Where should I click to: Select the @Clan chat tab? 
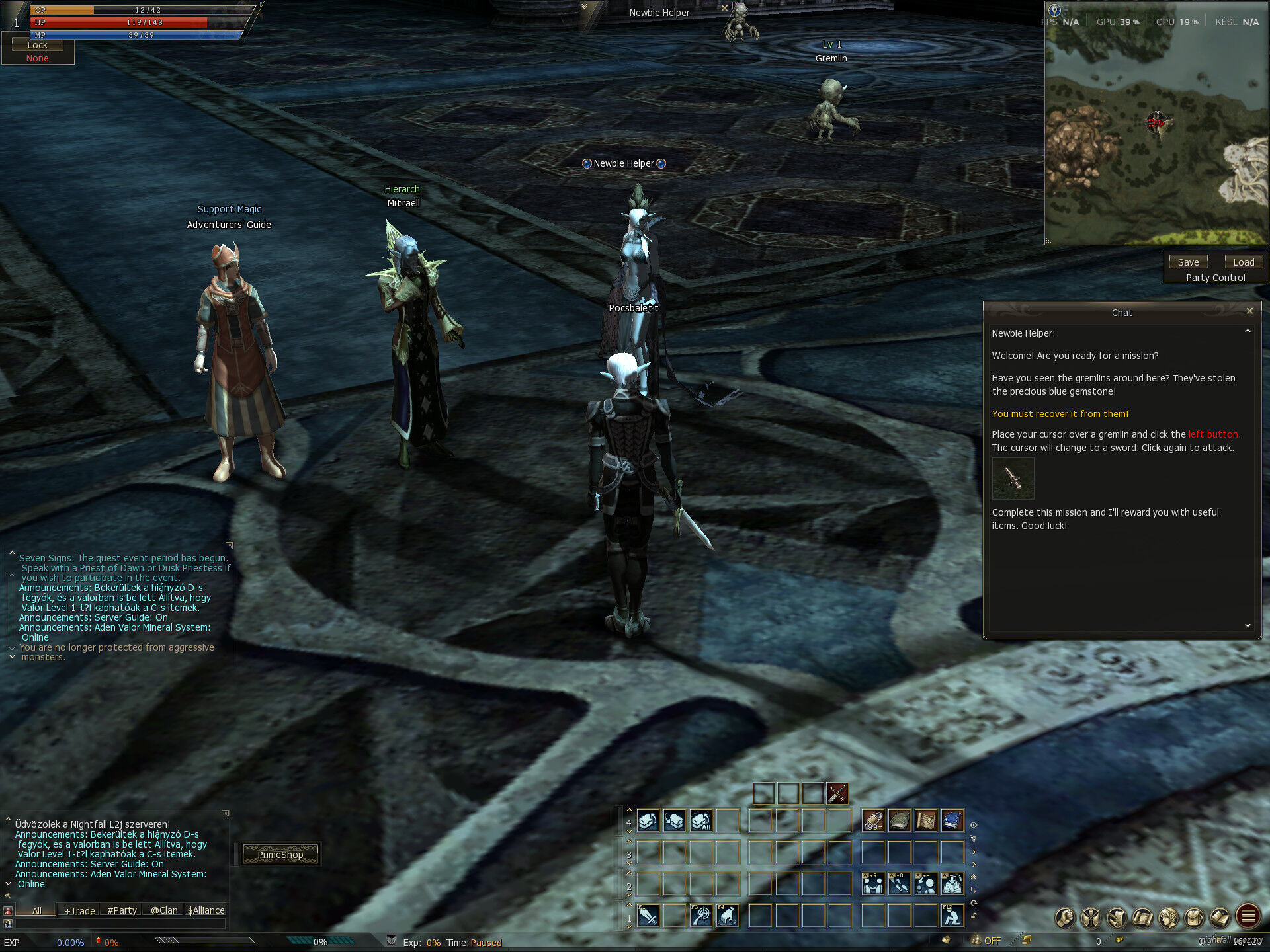(x=164, y=910)
